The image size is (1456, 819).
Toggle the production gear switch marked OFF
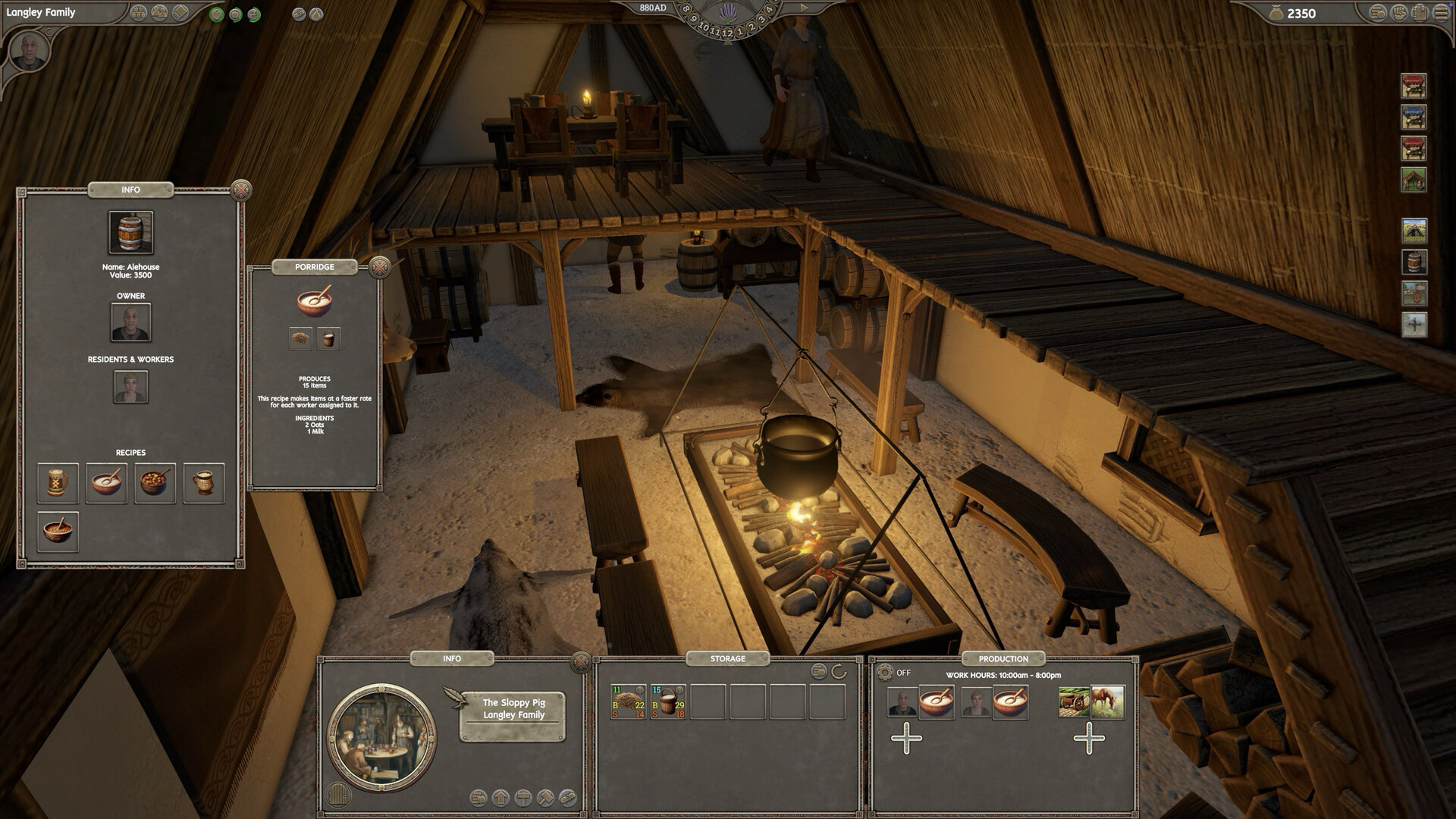pyautogui.click(x=885, y=673)
